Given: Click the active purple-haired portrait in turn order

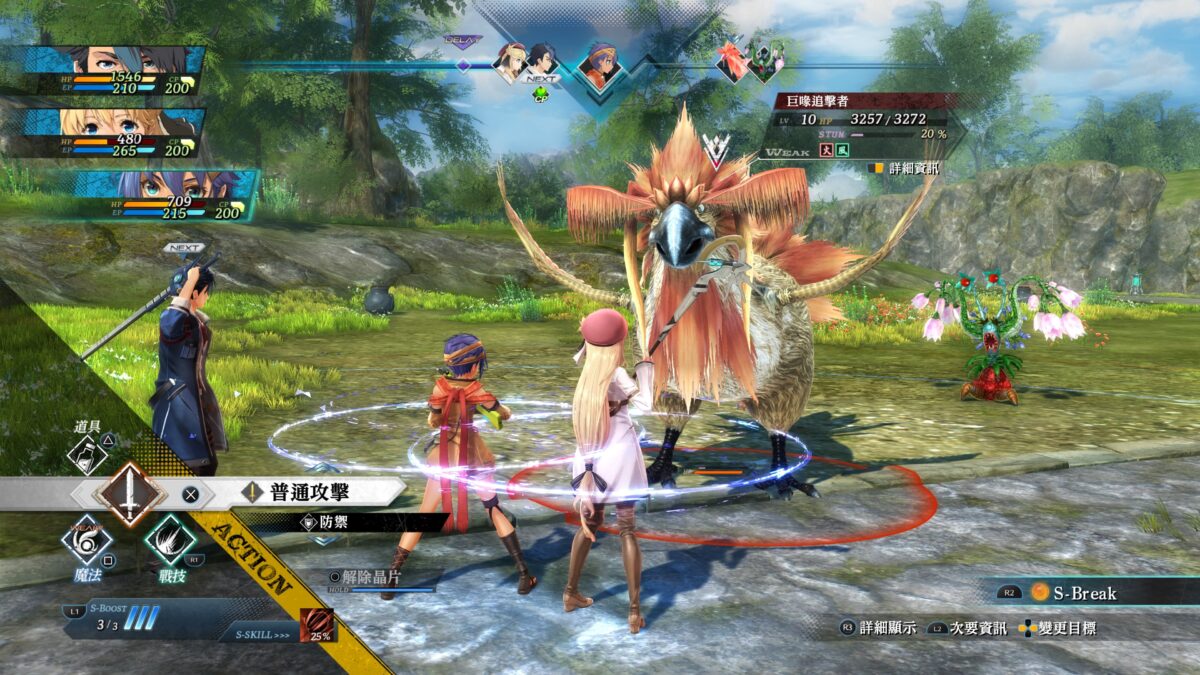Looking at the screenshot, I should click(x=600, y=65).
